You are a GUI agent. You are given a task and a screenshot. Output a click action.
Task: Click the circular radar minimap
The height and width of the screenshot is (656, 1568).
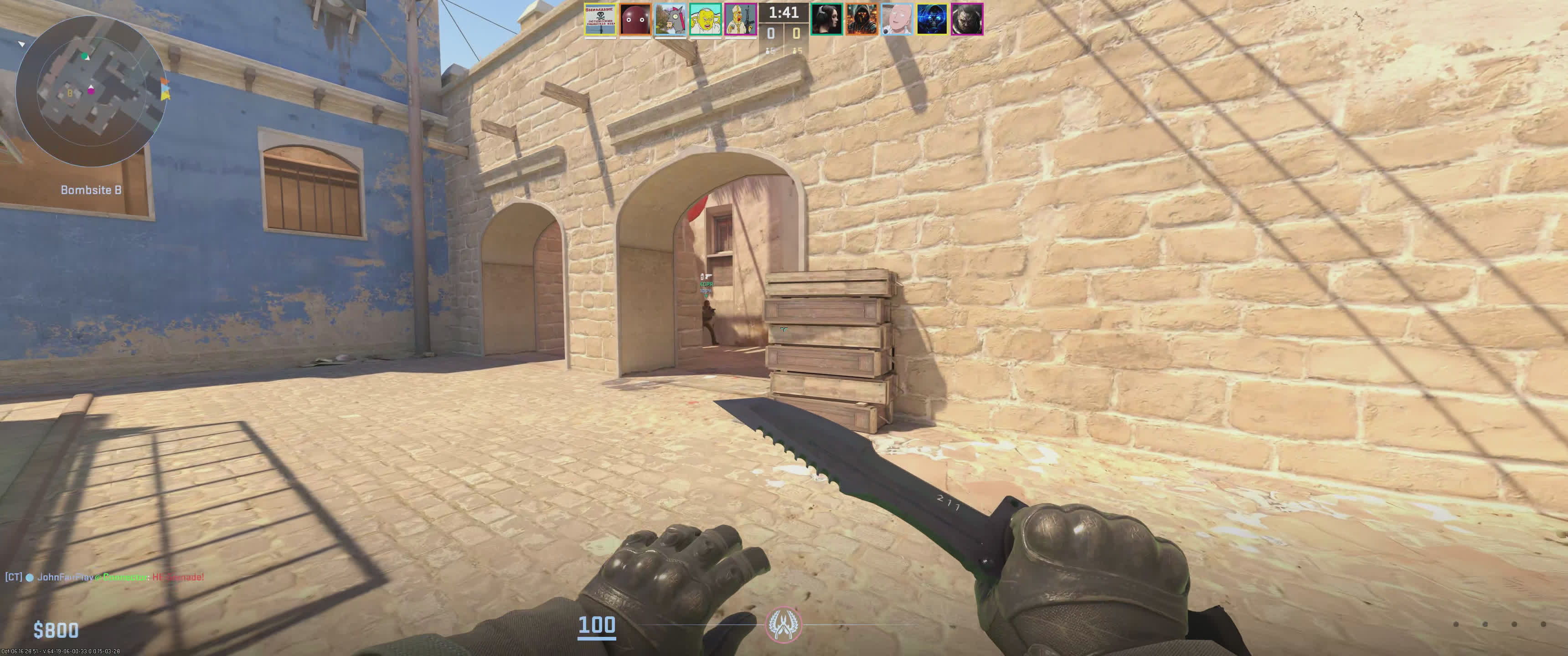91,91
